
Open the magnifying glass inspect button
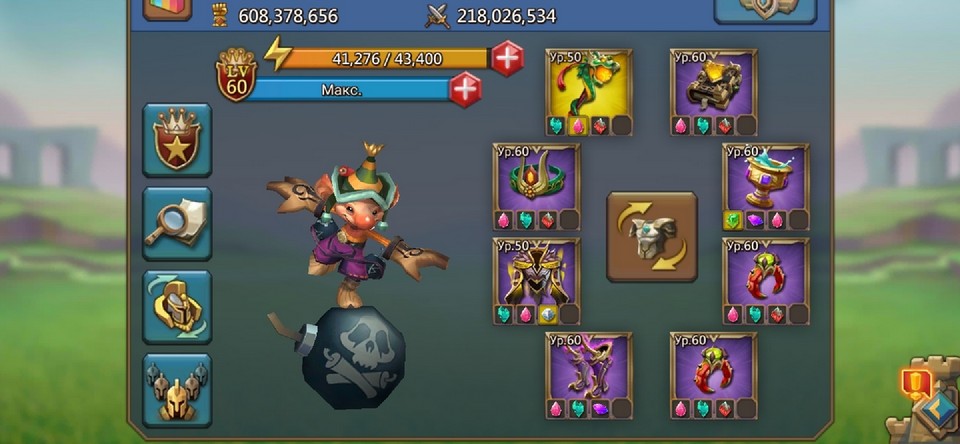[x=177, y=224]
